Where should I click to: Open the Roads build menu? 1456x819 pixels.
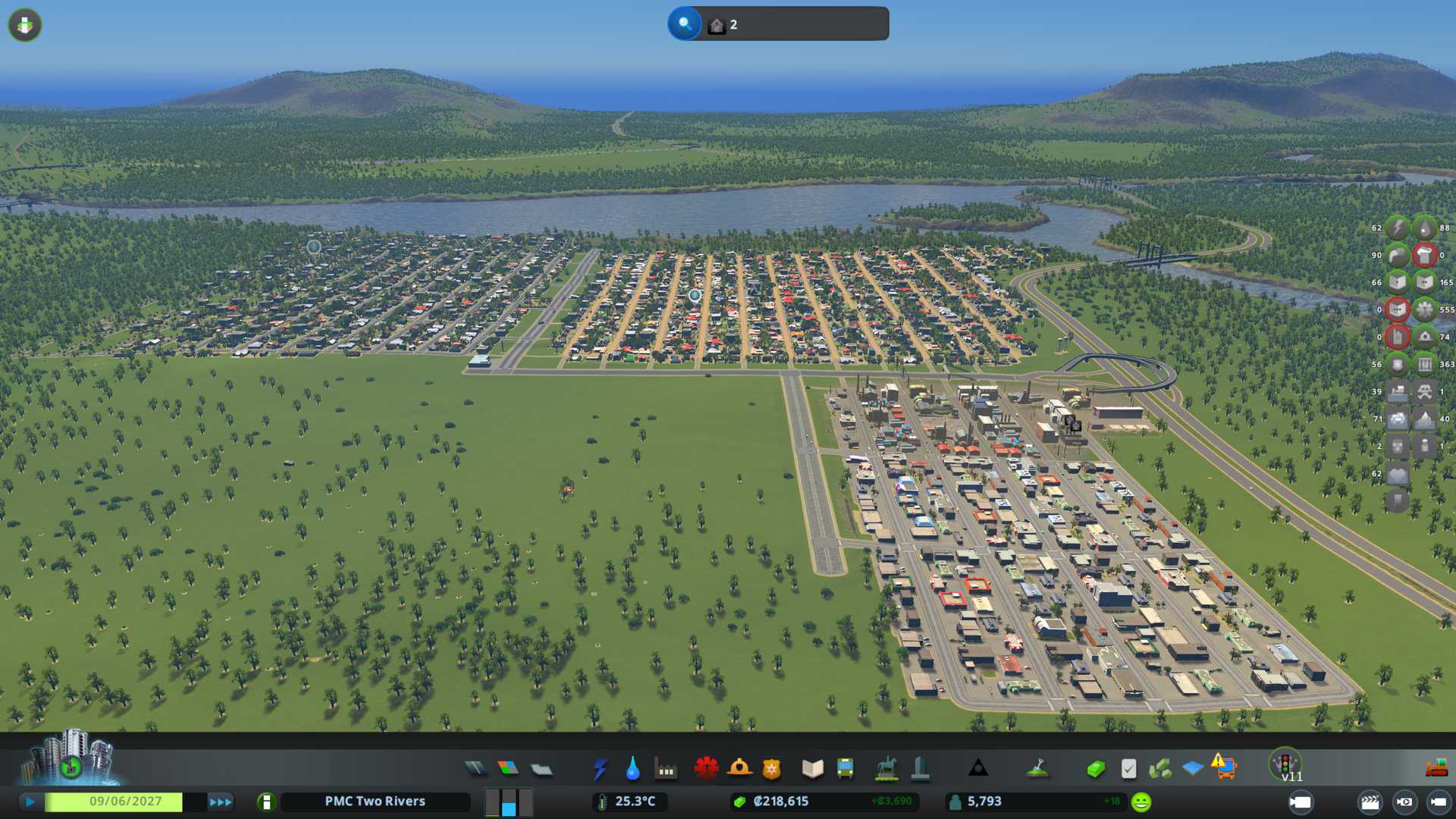(475, 769)
